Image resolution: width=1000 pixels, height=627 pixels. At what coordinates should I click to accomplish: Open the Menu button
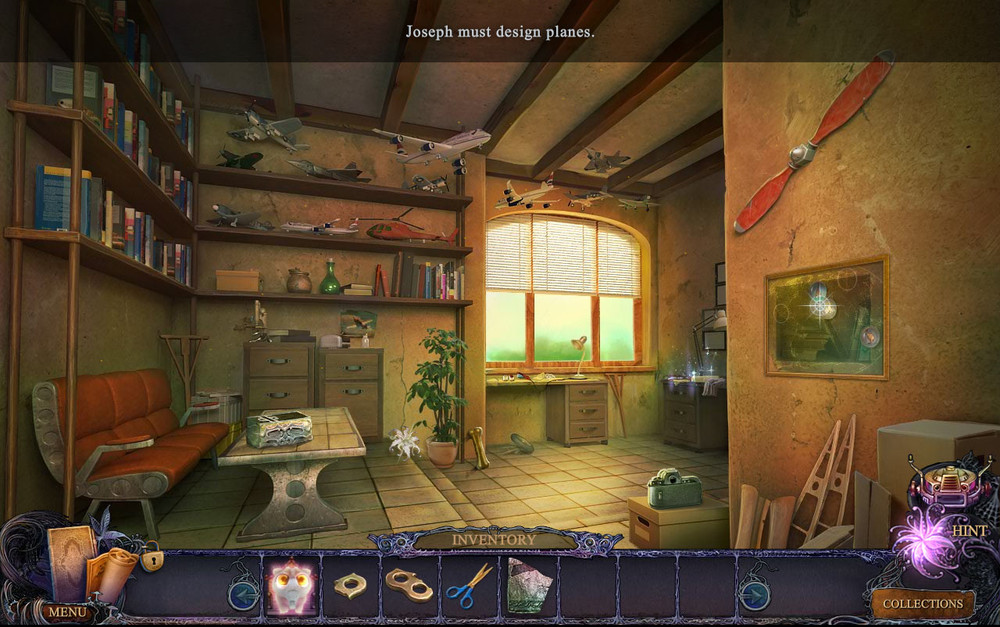(x=68, y=610)
